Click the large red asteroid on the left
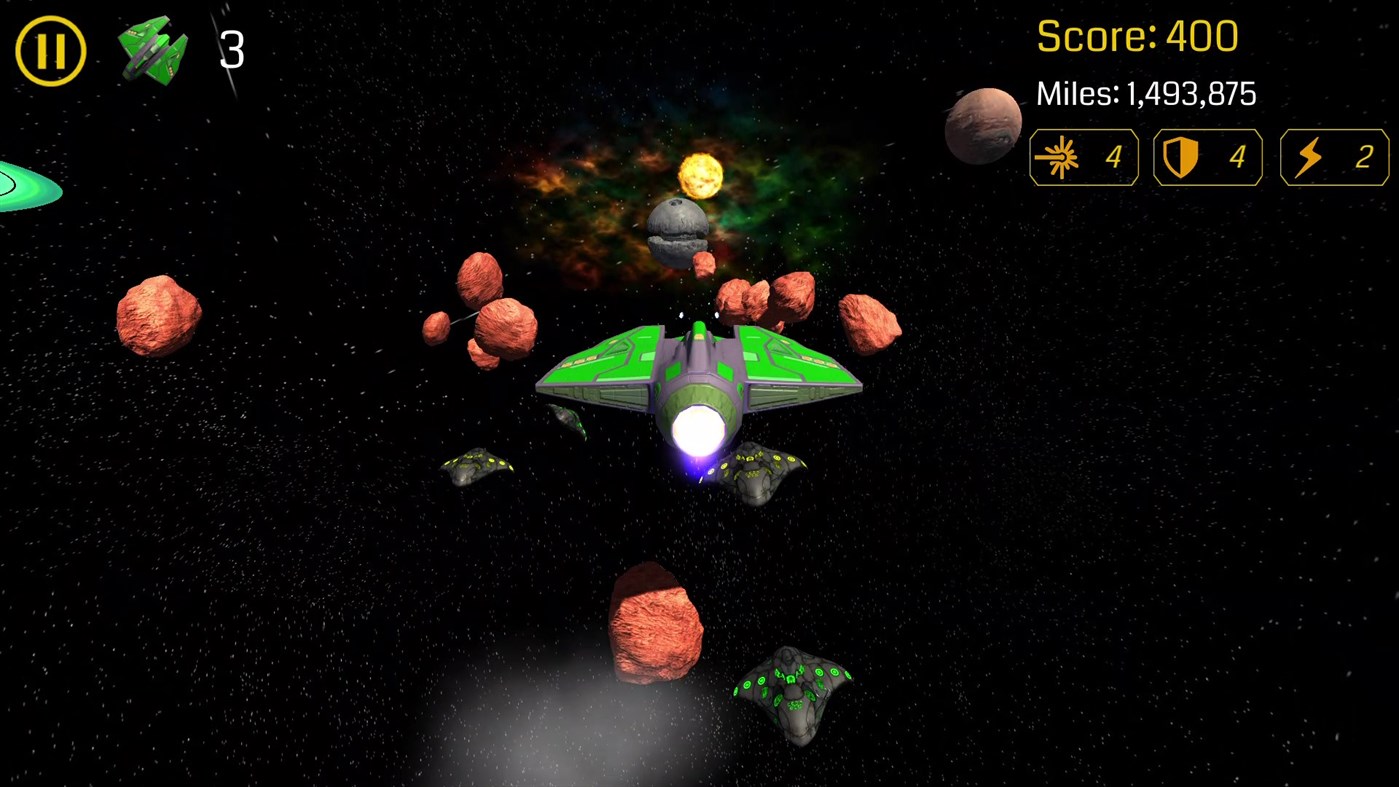1399x787 pixels. coord(157,315)
